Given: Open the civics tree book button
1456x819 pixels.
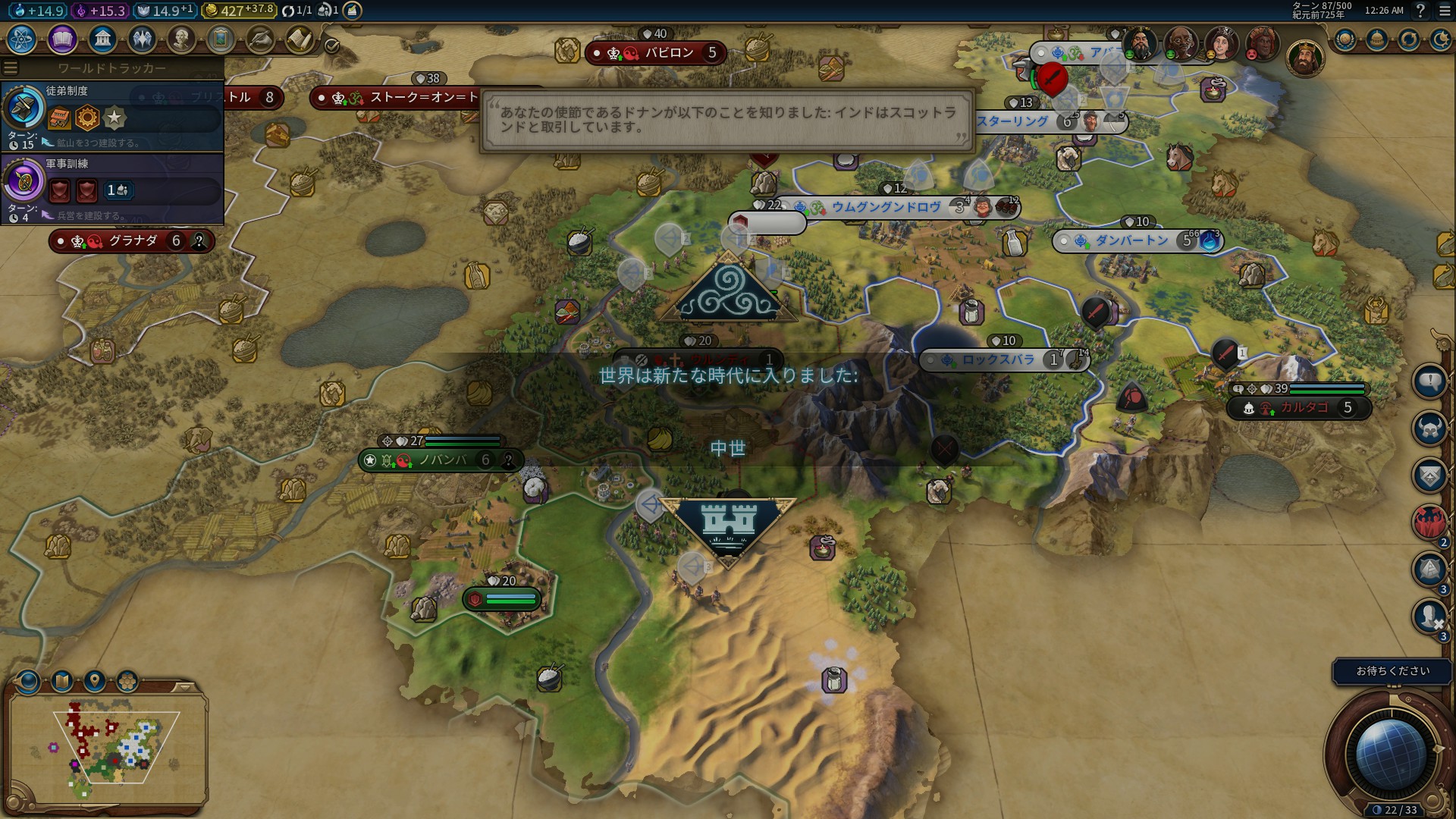Looking at the screenshot, I should (62, 39).
